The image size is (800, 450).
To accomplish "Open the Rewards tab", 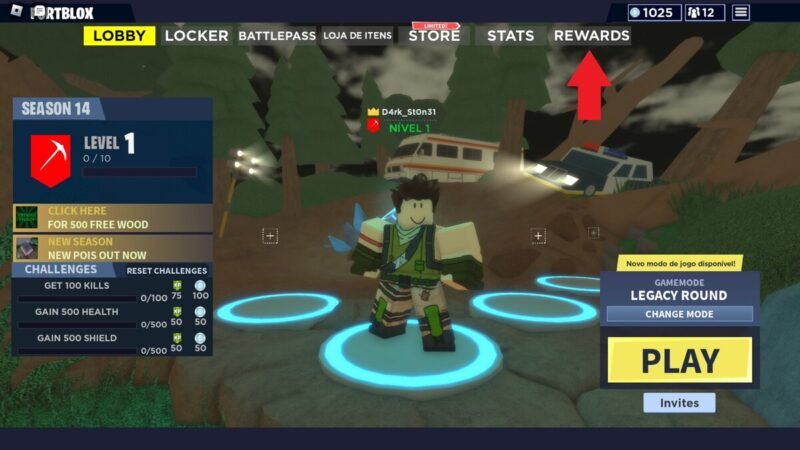I will pos(591,36).
